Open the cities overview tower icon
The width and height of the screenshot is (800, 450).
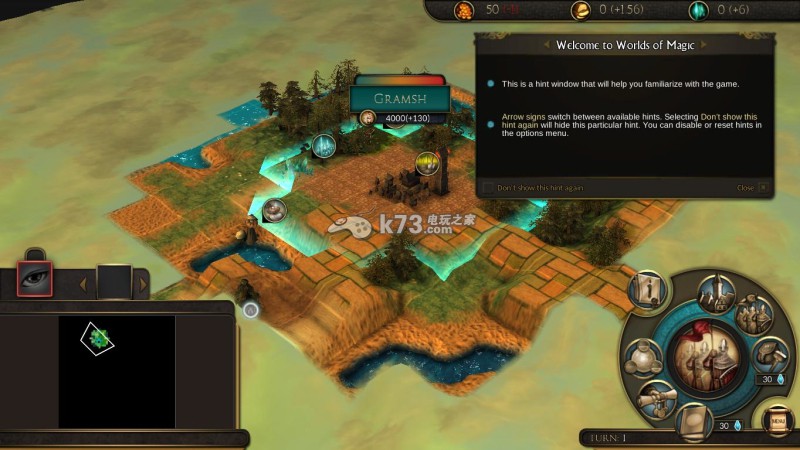click(x=717, y=294)
